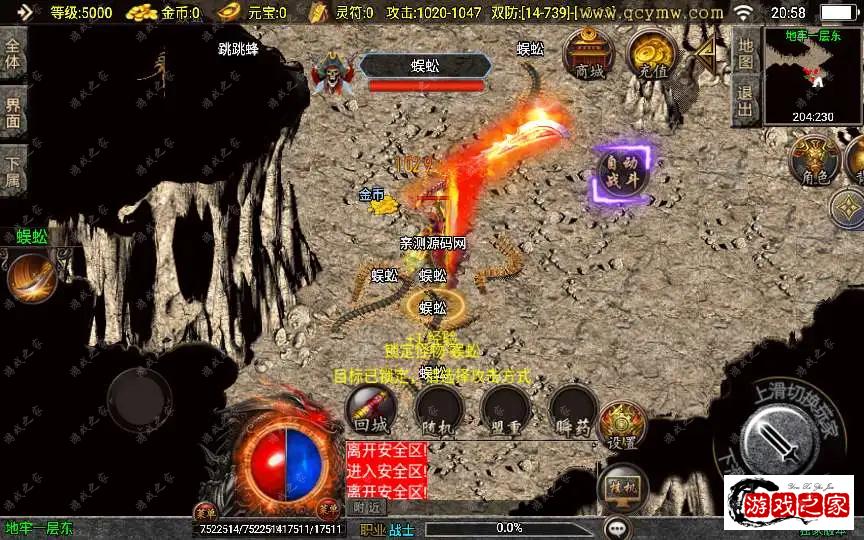Activate the slash skill icon

coord(30,278)
